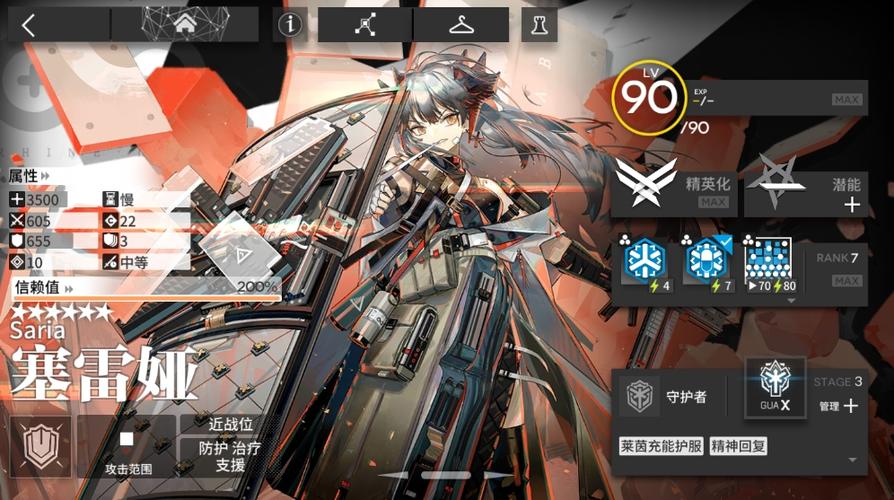Viewport: 894px width, 500px height.
Task: Open the outfit hanger button
Action: (x=460, y=25)
